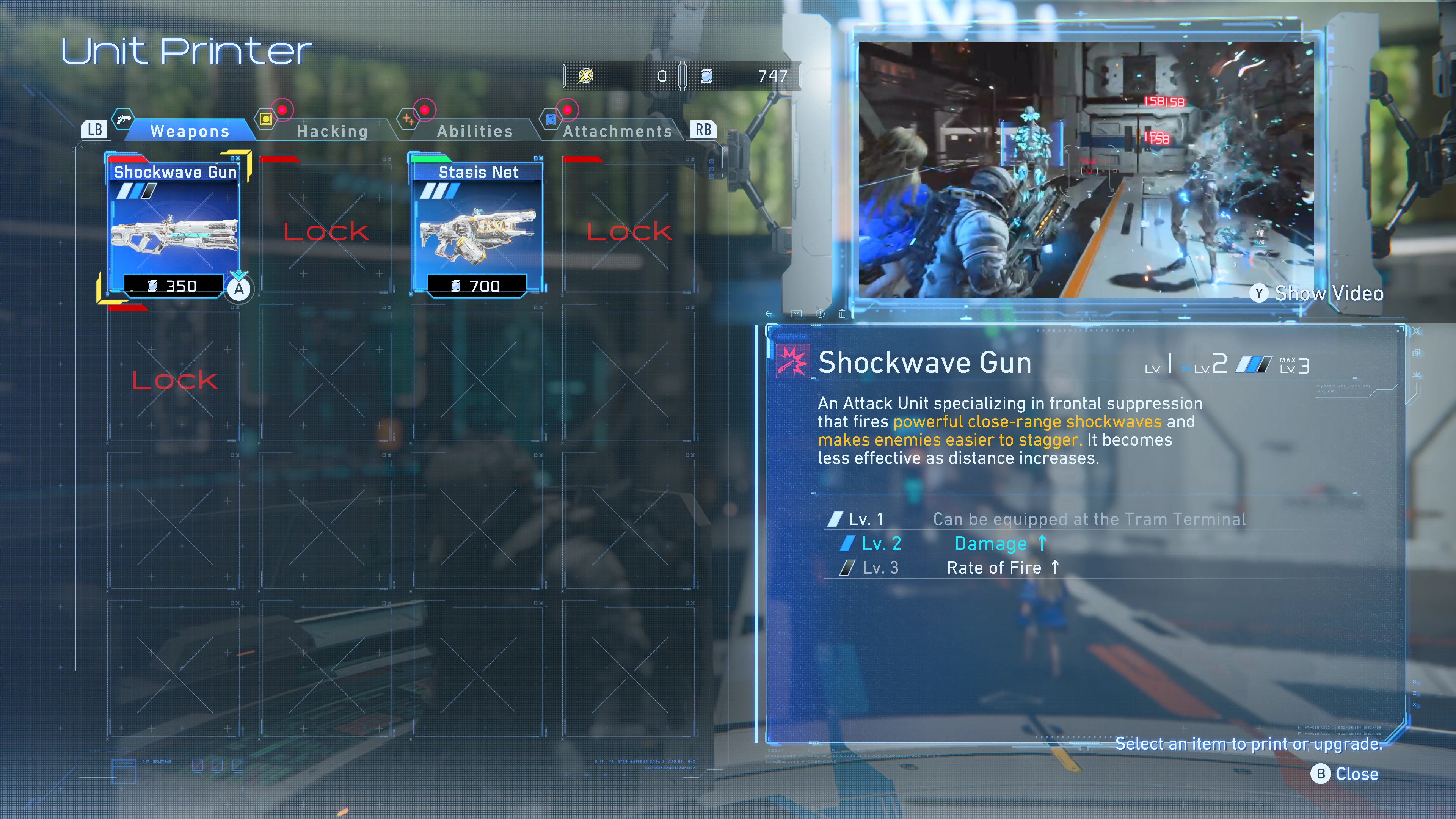Select the Shockwave Gun card
The width and height of the screenshot is (1456, 819).
(x=175, y=226)
